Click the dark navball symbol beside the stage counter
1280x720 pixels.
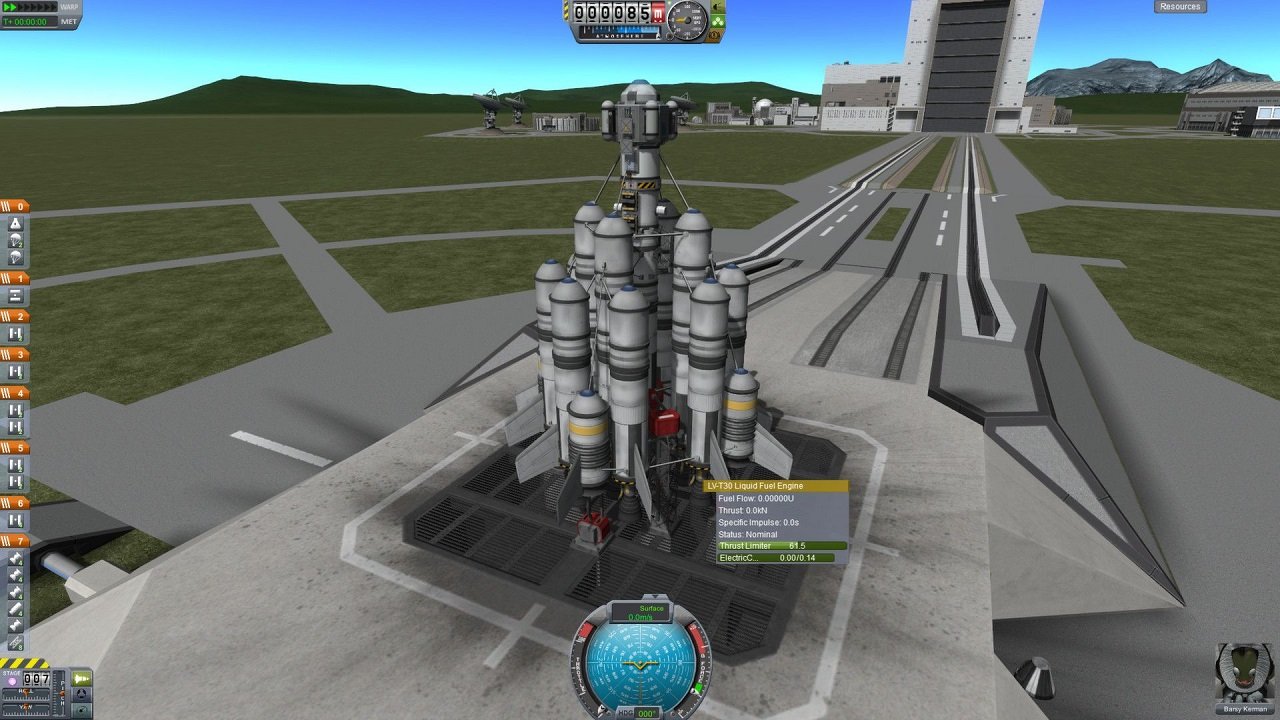(x=81, y=694)
